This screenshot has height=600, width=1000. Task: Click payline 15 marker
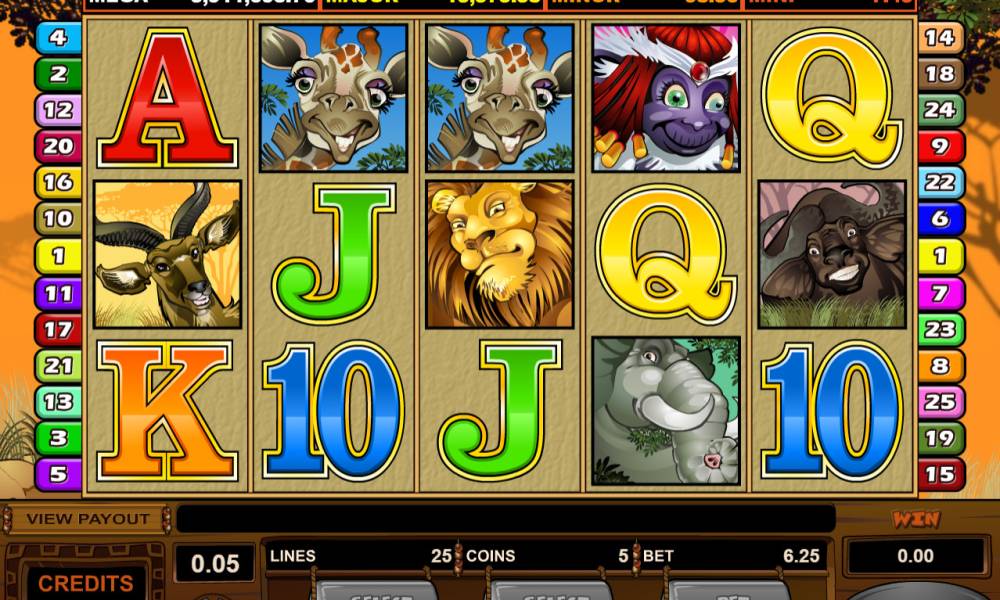tap(940, 474)
